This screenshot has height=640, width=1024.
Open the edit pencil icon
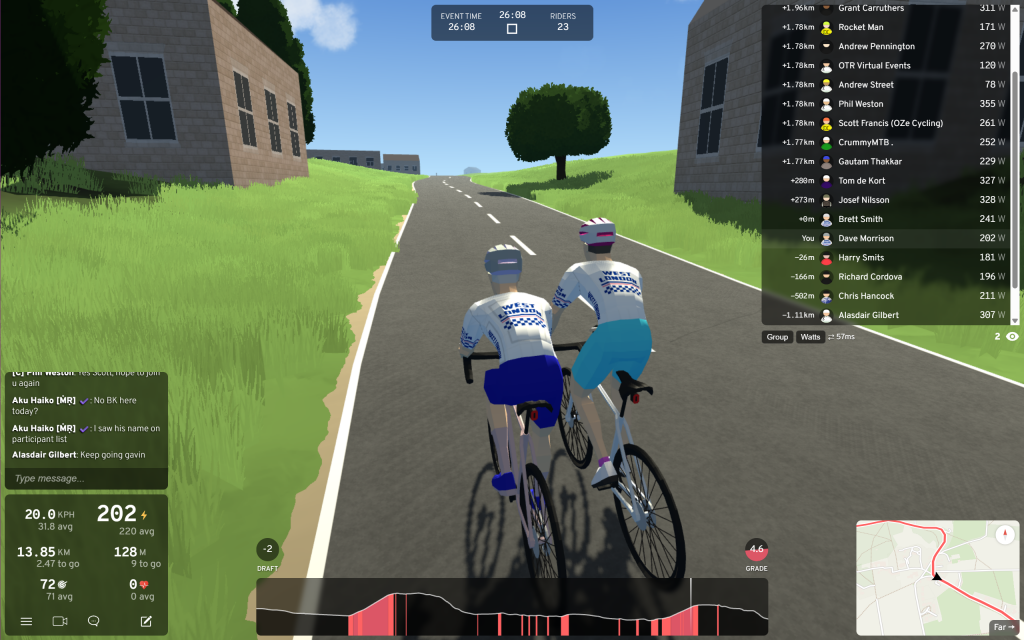point(146,621)
